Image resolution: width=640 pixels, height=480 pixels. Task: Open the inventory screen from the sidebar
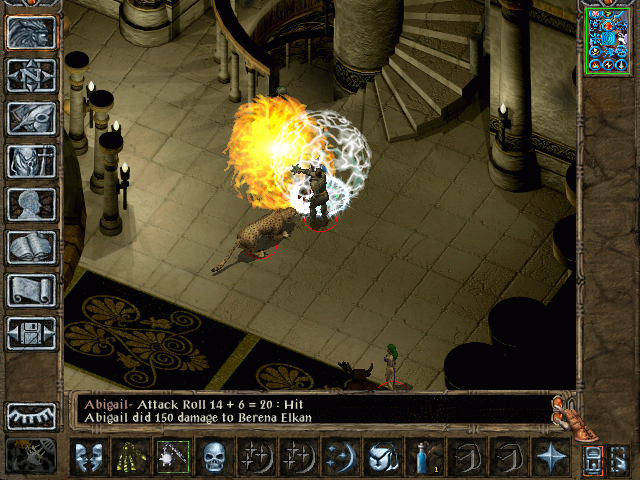tap(31, 161)
